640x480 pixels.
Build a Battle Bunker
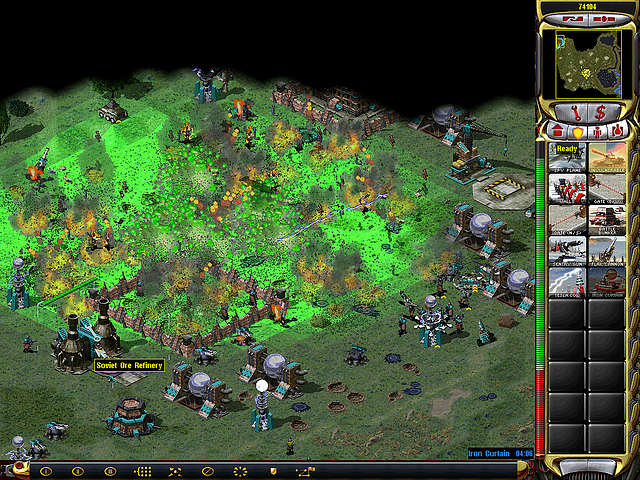(x=607, y=216)
